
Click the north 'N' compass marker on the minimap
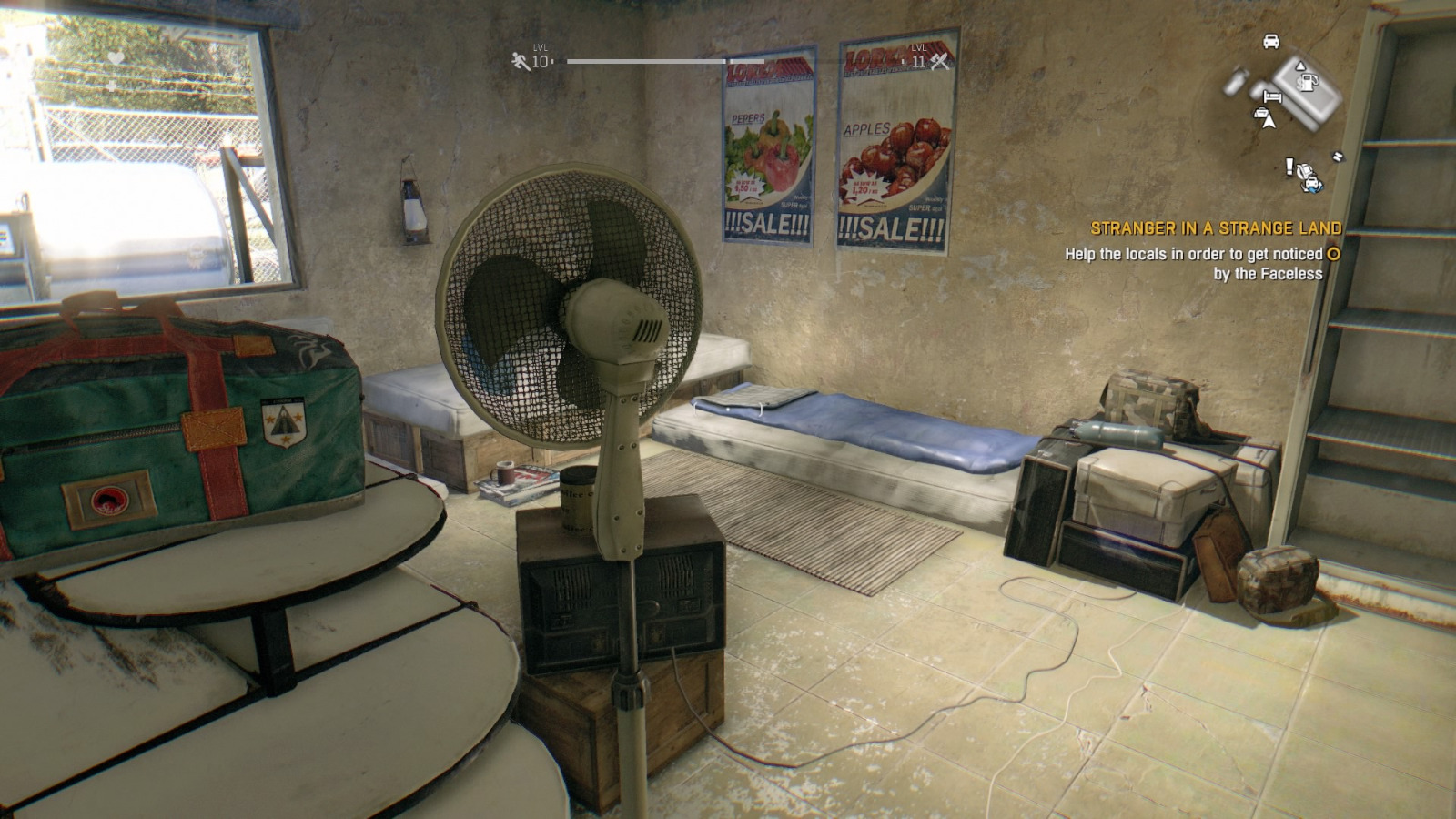[1338, 155]
